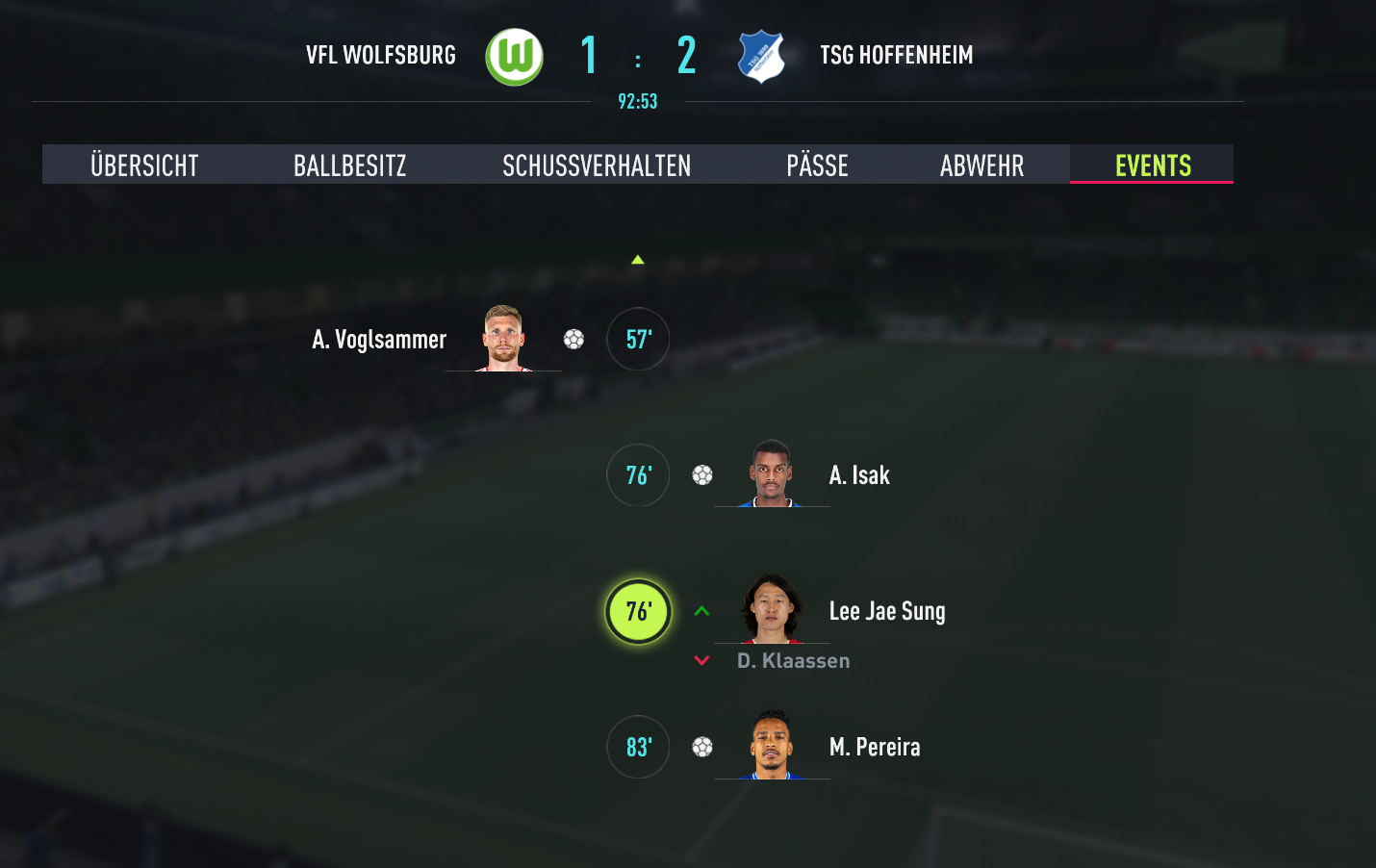Pick M. Pereira's 83' goal event
Screen dimensions: 1376x868
tap(638, 747)
